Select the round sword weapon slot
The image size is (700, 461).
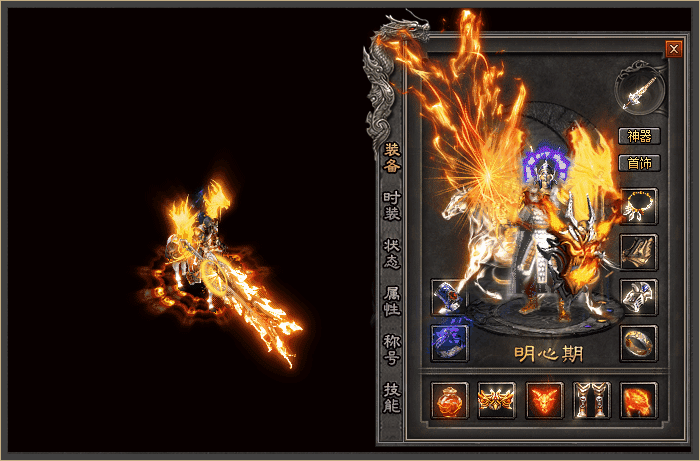[x=639, y=90]
